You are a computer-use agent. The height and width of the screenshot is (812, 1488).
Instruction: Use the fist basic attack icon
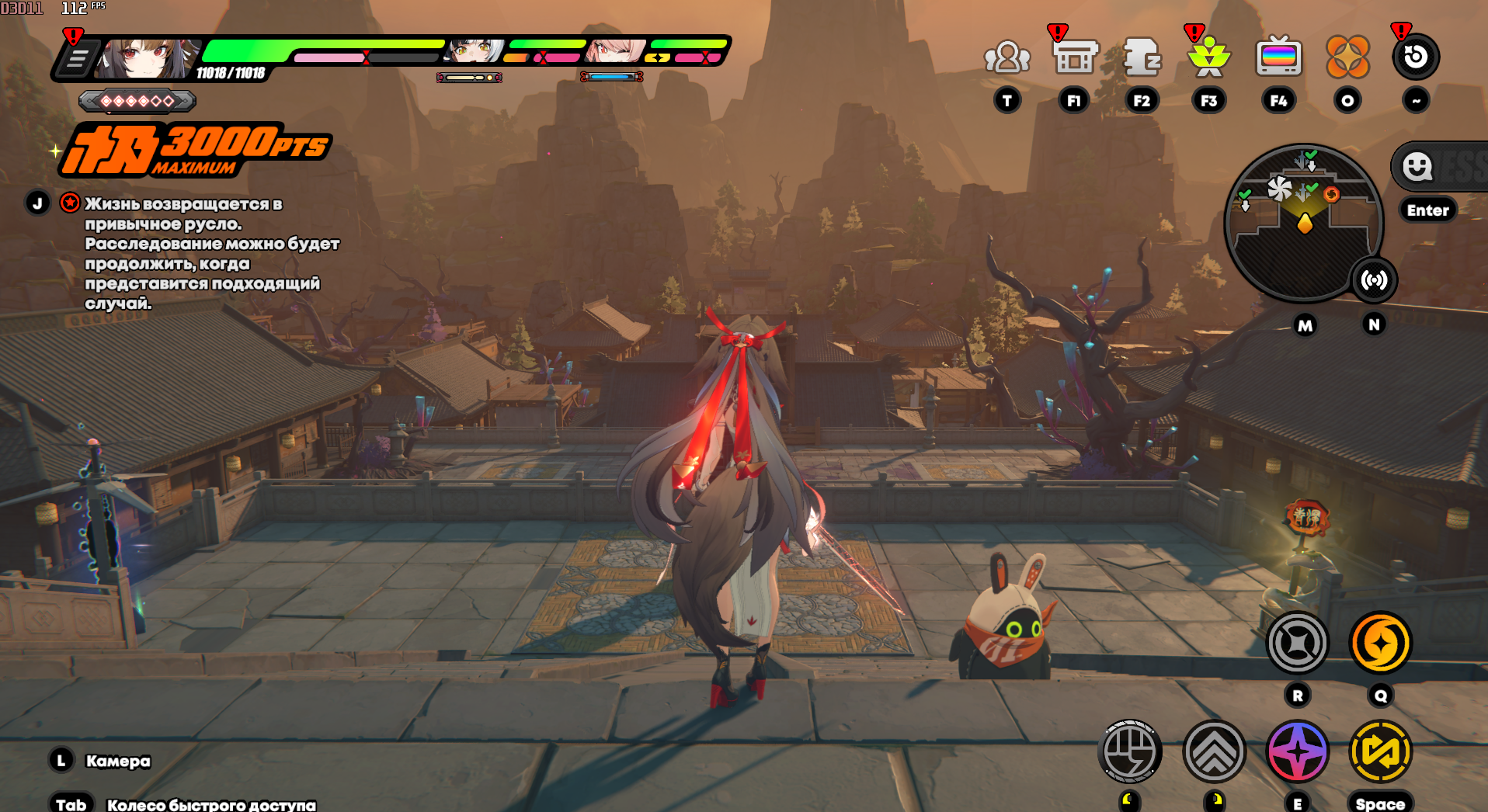(x=1131, y=751)
